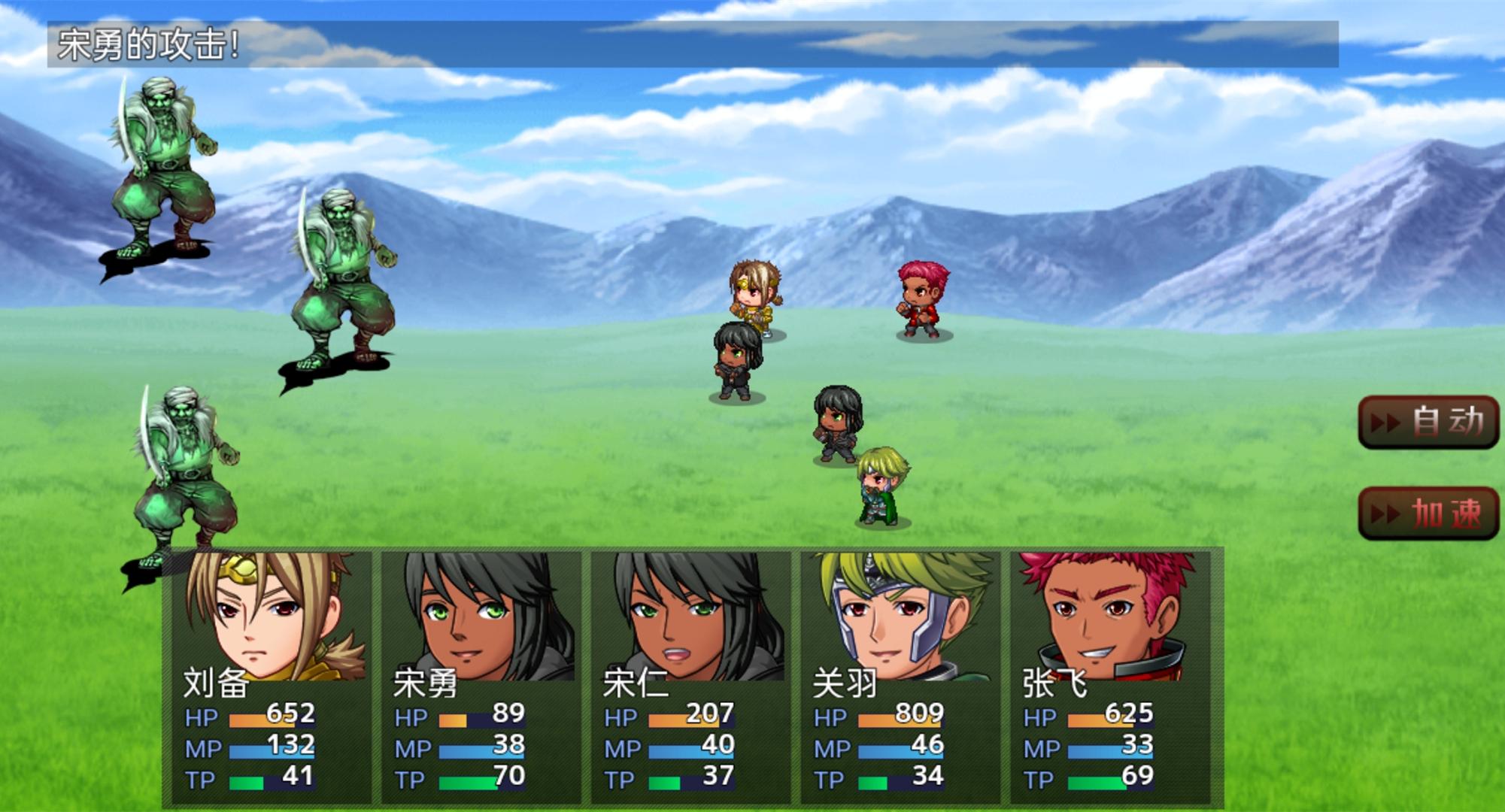
Task: Select 刘备's party status panel
Action: [271, 677]
